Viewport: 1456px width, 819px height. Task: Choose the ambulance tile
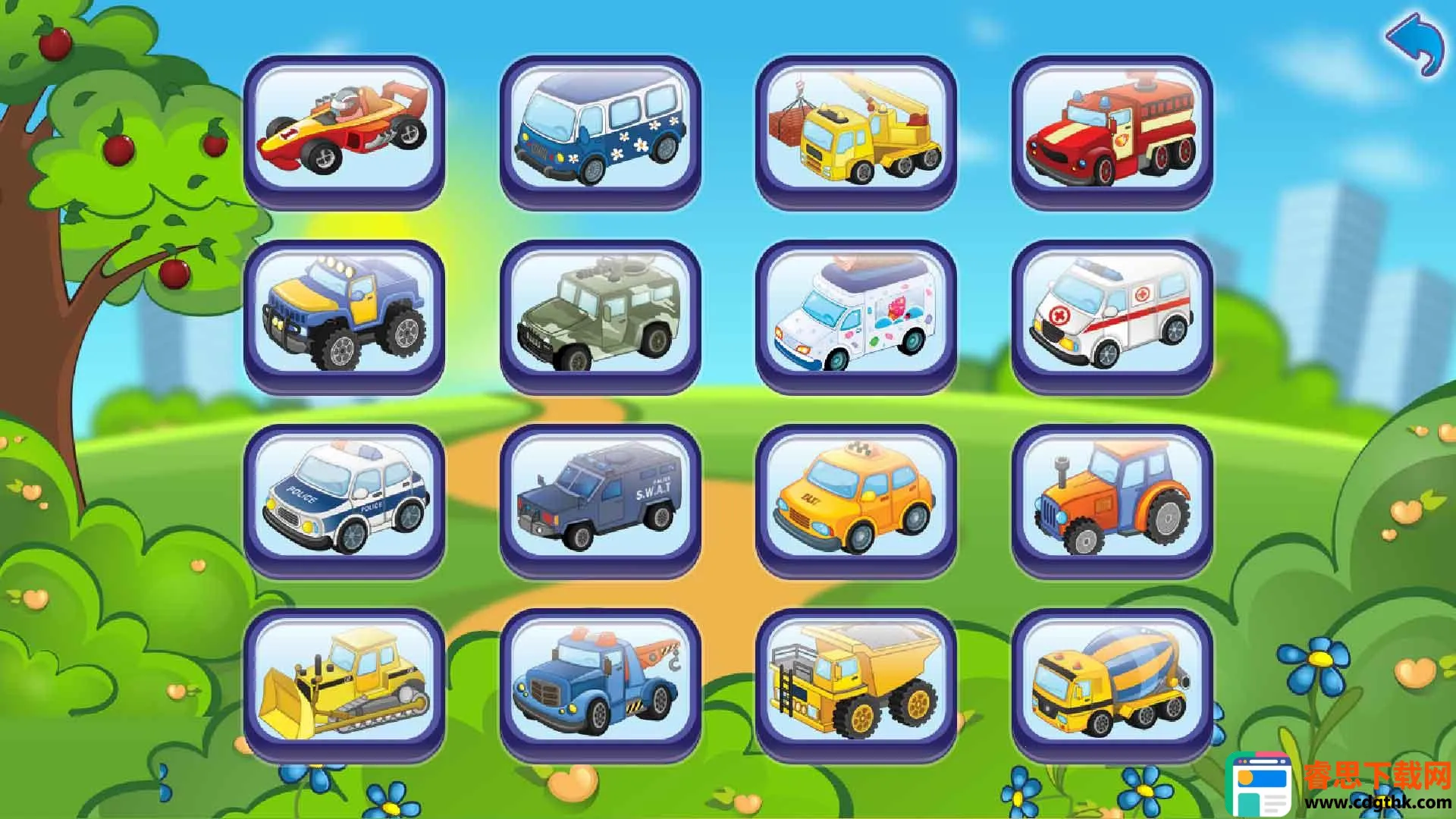pyautogui.click(x=1112, y=315)
